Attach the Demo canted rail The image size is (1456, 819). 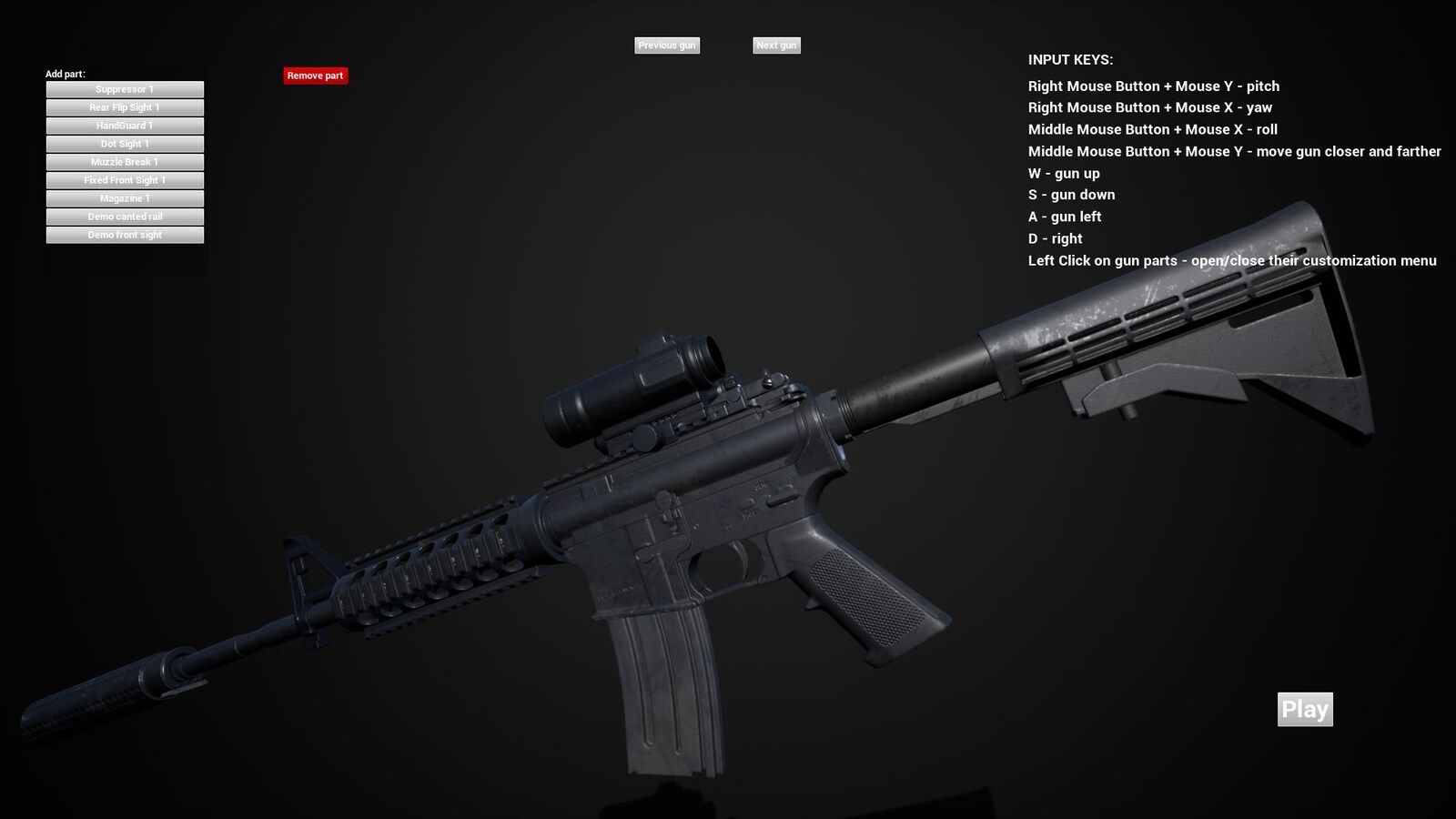click(x=125, y=216)
